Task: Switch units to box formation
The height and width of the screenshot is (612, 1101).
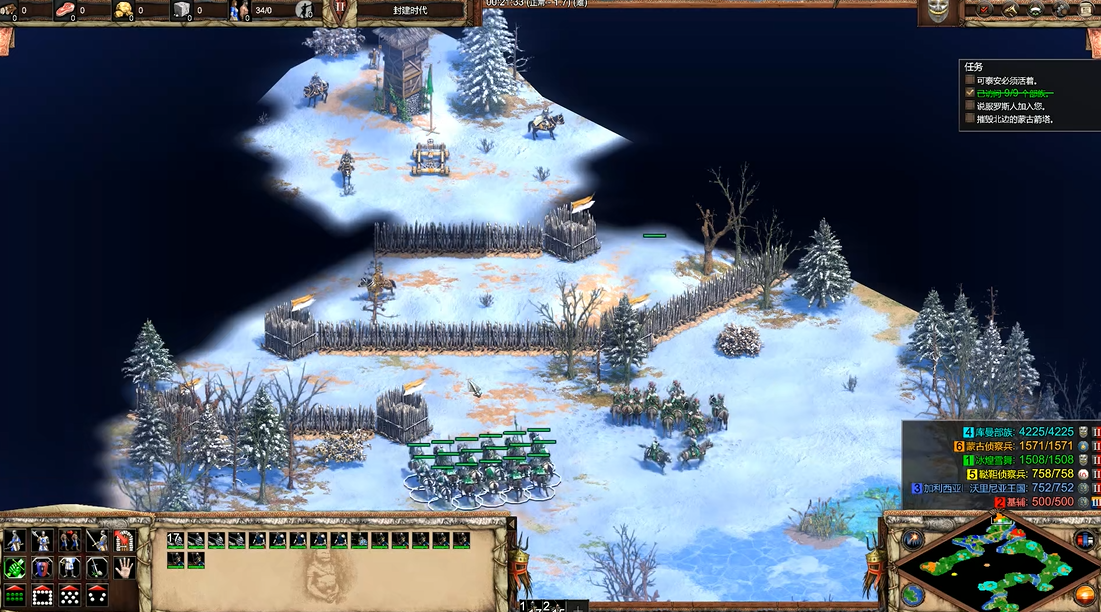Action: tap(42, 595)
